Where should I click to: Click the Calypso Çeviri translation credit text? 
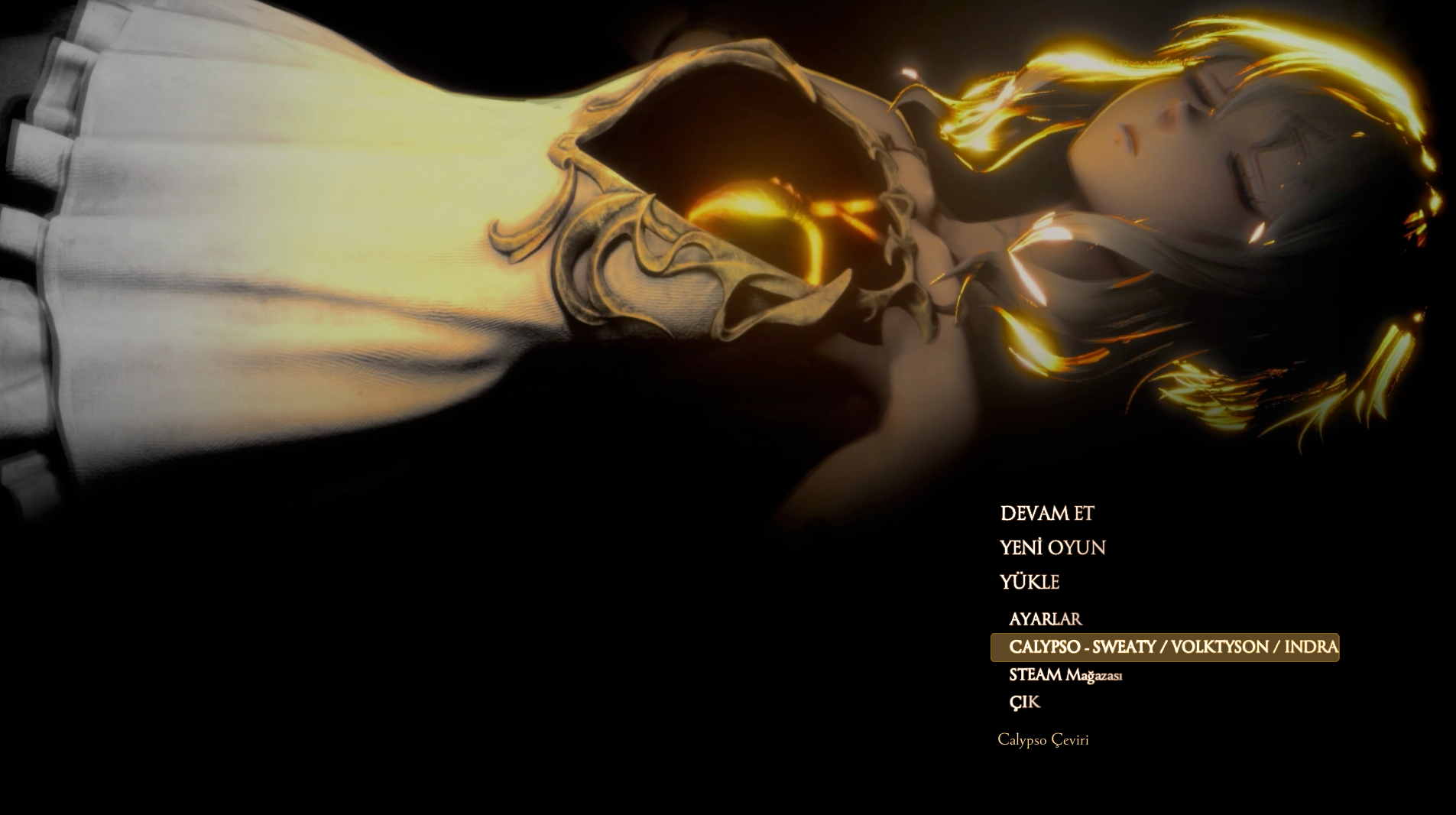[x=1043, y=740]
